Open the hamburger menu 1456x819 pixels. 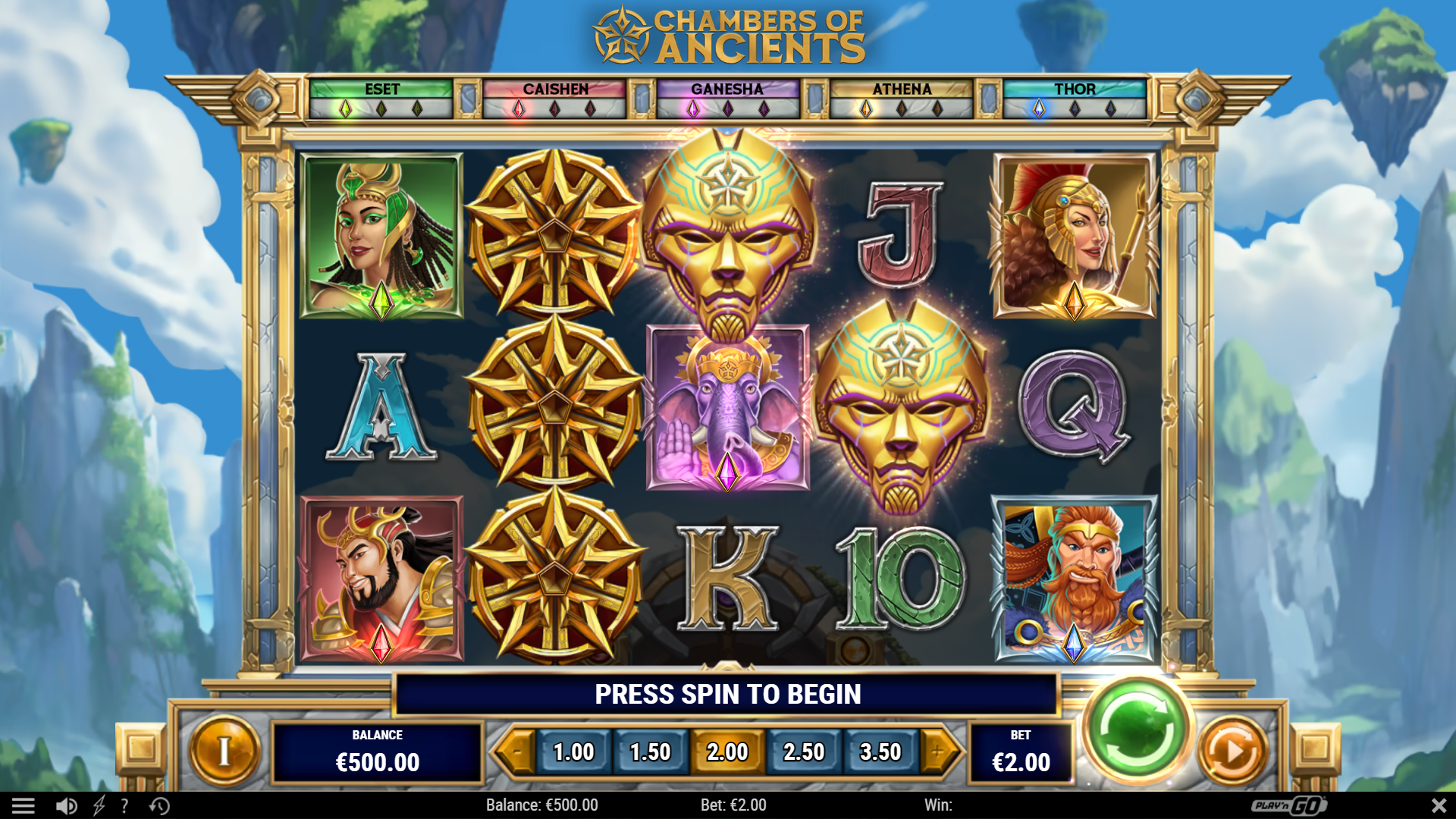tap(24, 805)
